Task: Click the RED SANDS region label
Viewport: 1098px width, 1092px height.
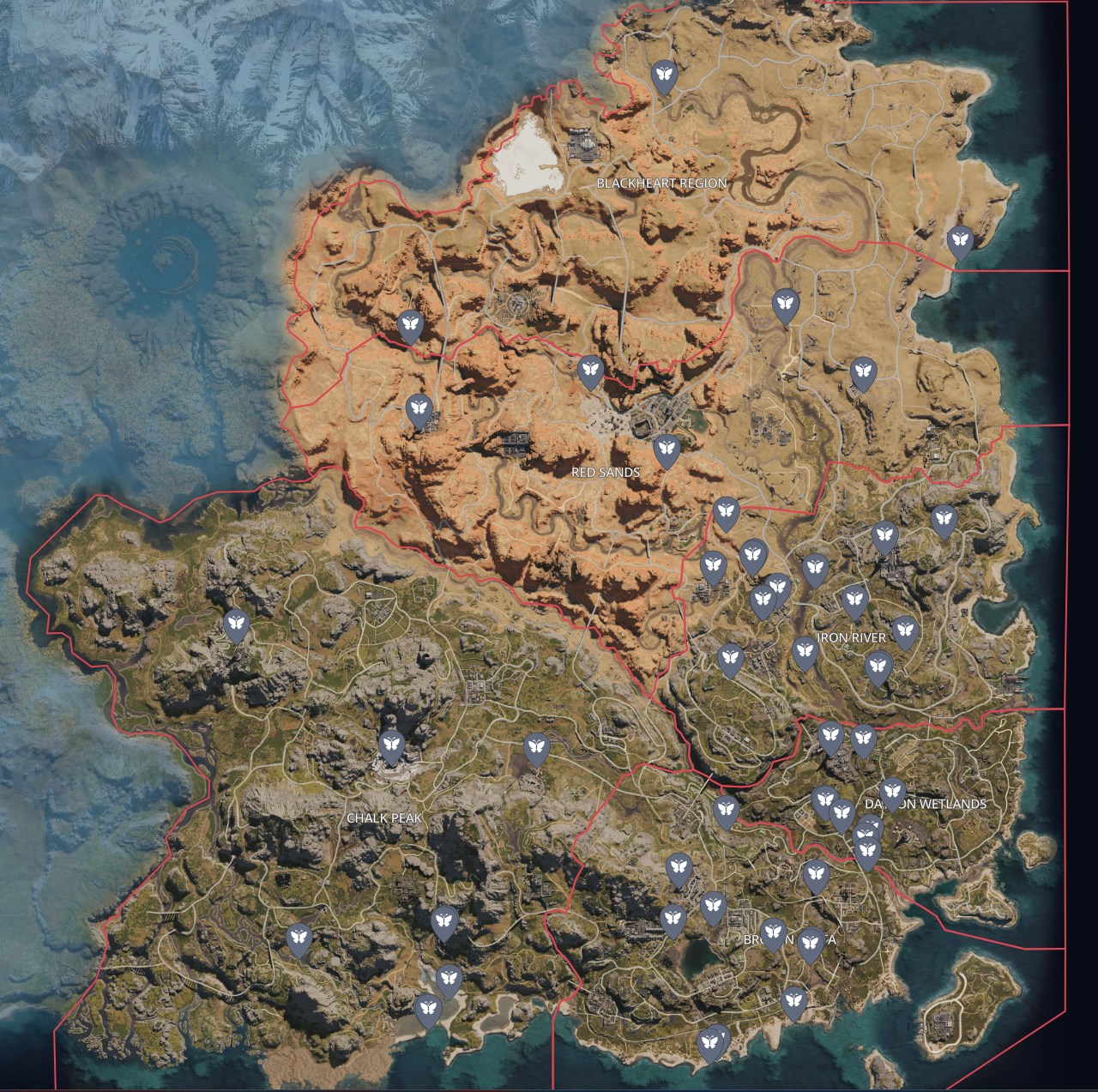Action: (x=606, y=471)
